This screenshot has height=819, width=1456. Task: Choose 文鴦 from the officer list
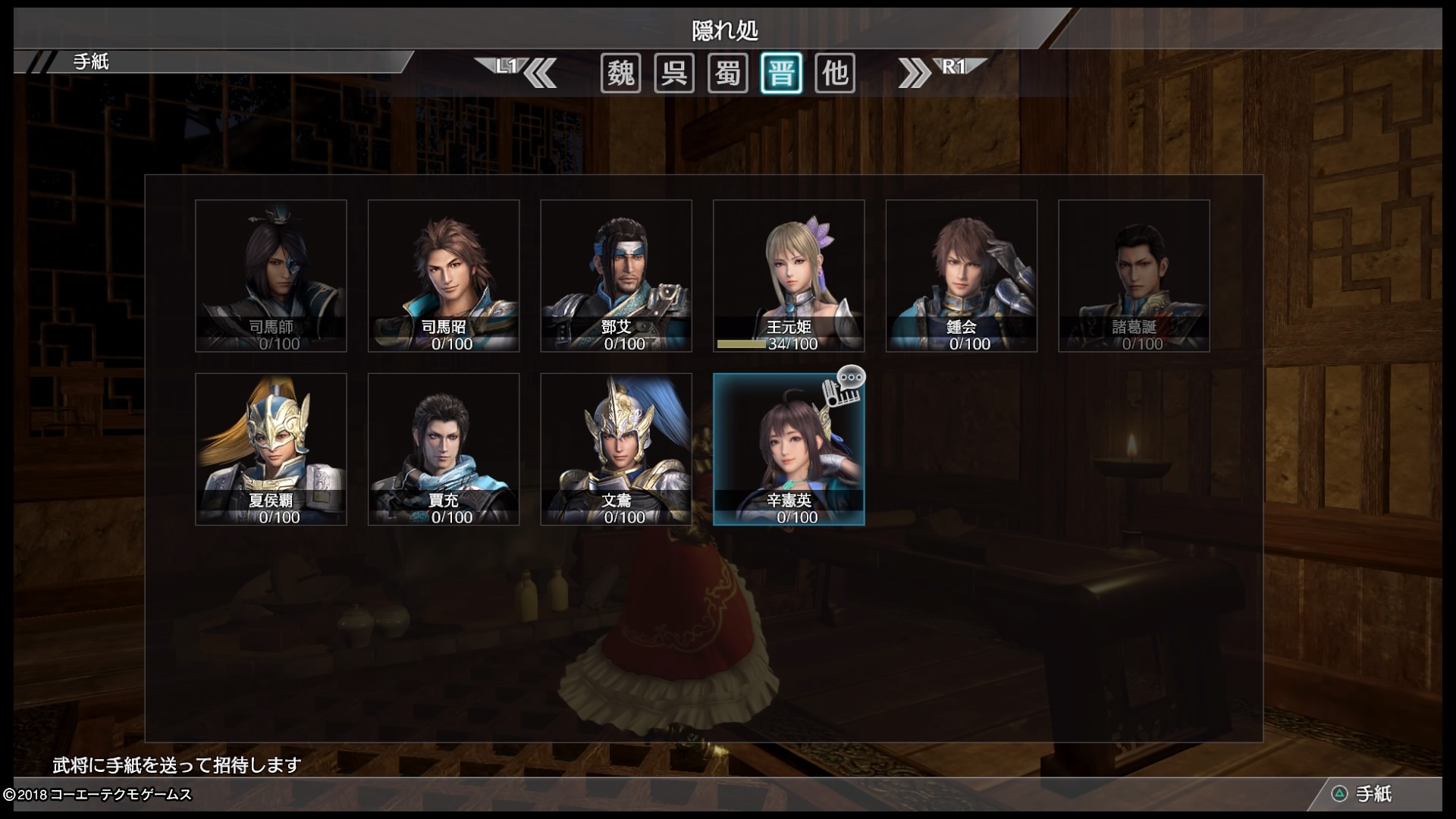[x=616, y=449]
